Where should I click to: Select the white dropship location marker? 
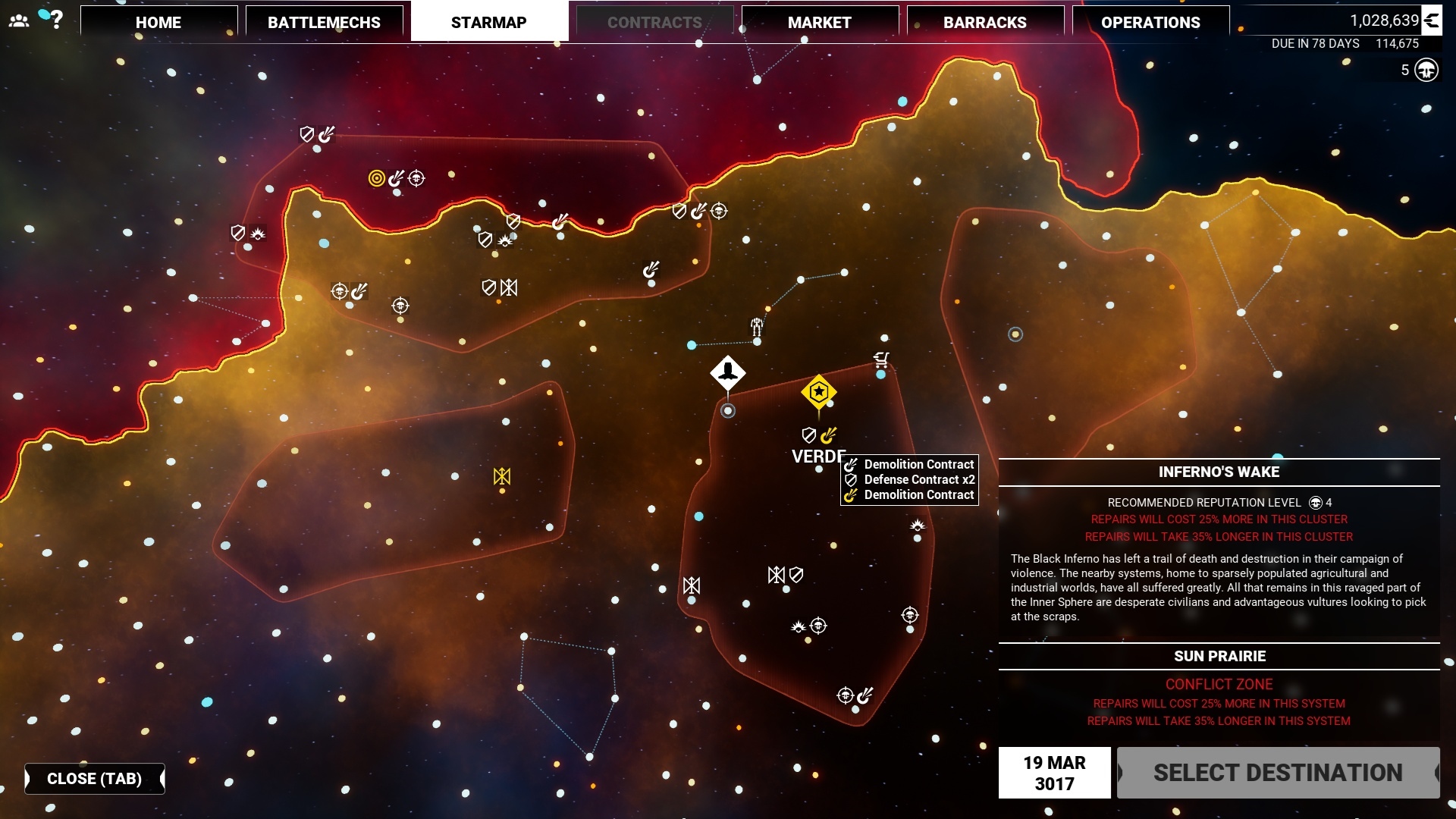click(x=728, y=372)
